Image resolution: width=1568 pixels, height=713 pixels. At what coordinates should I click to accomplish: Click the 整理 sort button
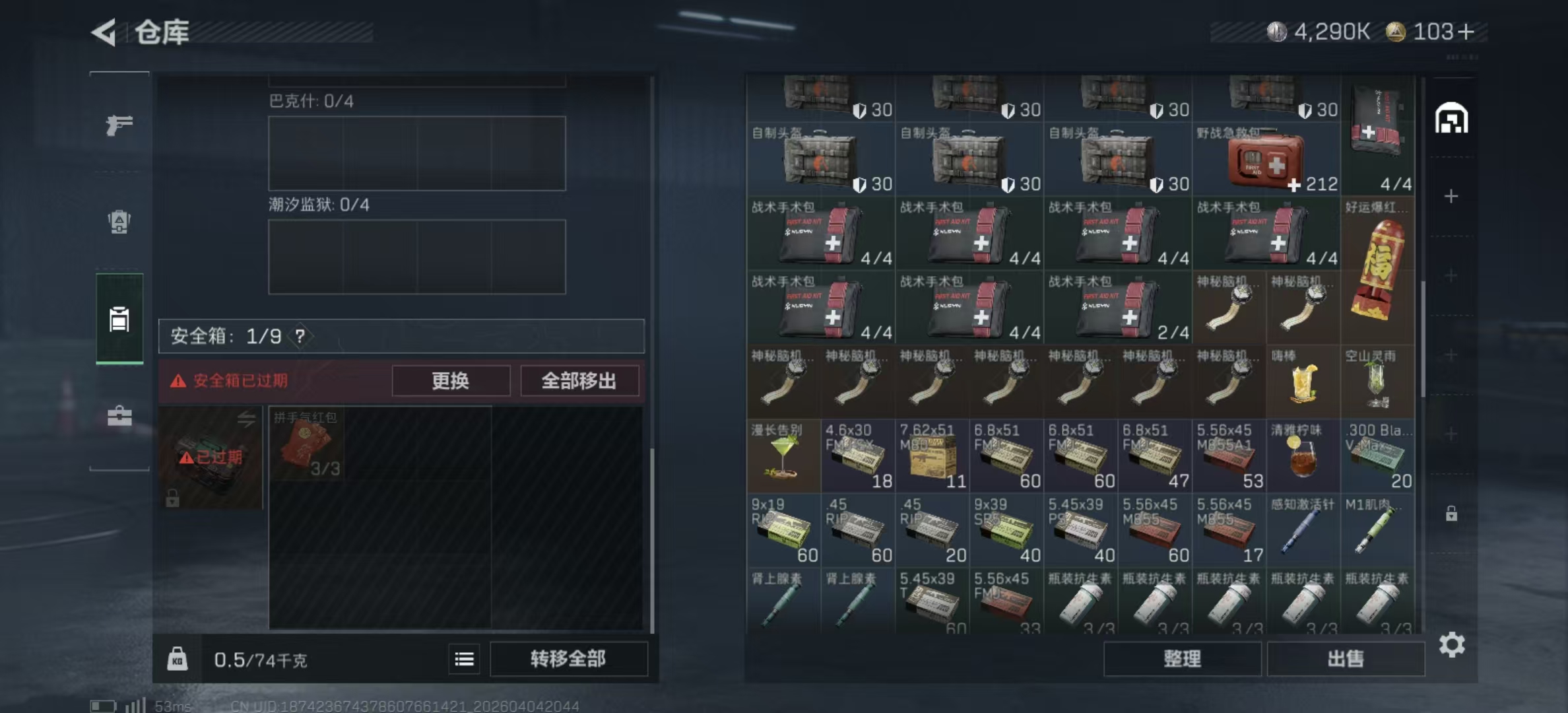click(1182, 659)
